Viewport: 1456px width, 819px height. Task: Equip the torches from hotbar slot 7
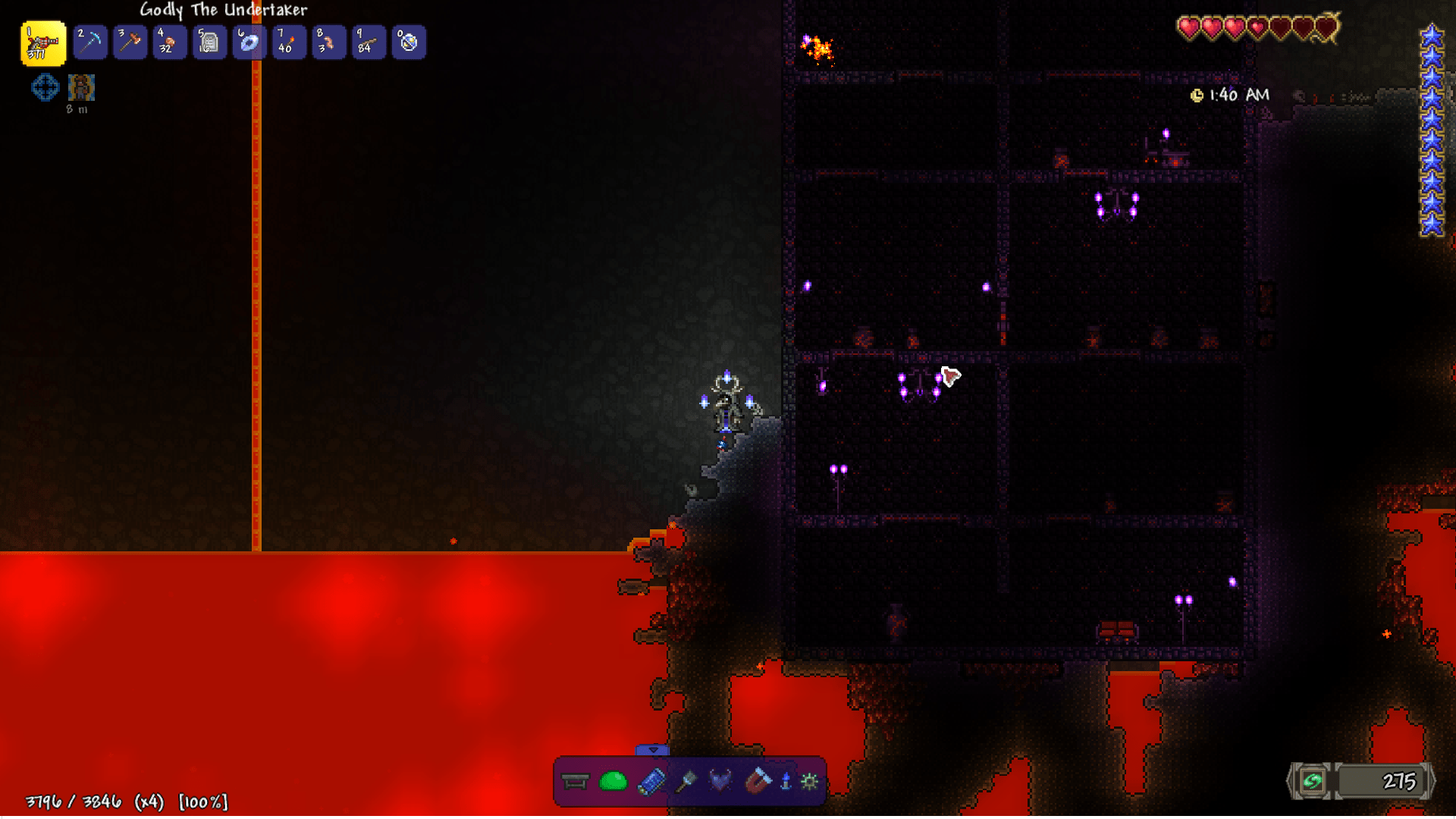click(289, 42)
